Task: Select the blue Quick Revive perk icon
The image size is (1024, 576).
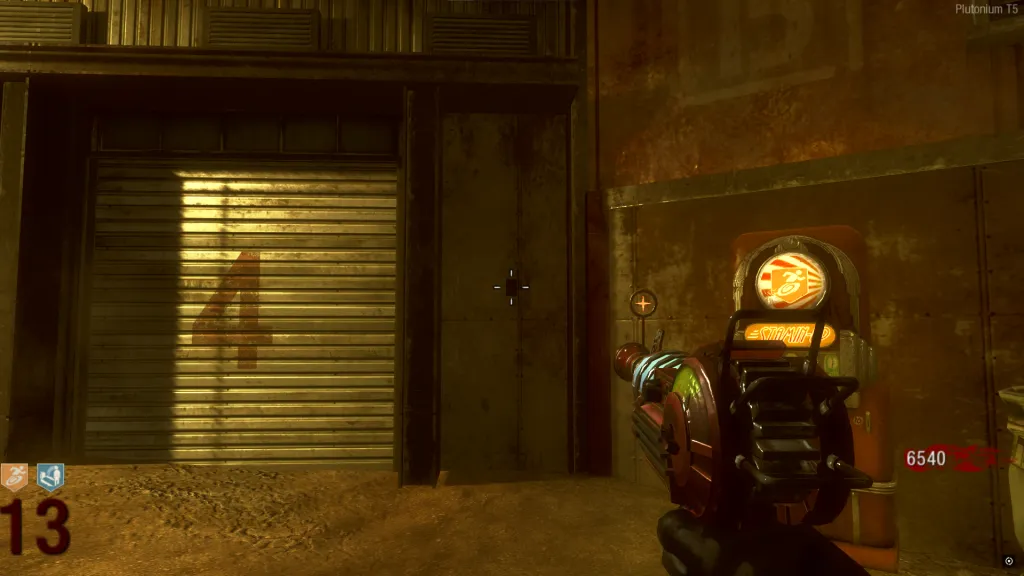Action: [x=50, y=477]
